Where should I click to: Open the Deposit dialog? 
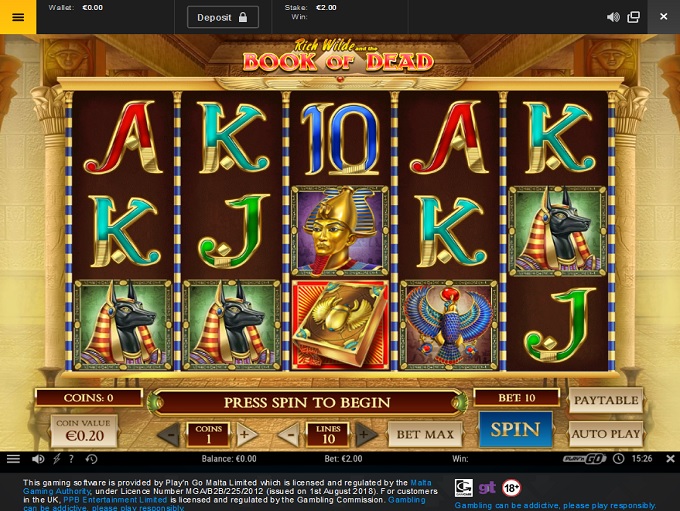(222, 17)
